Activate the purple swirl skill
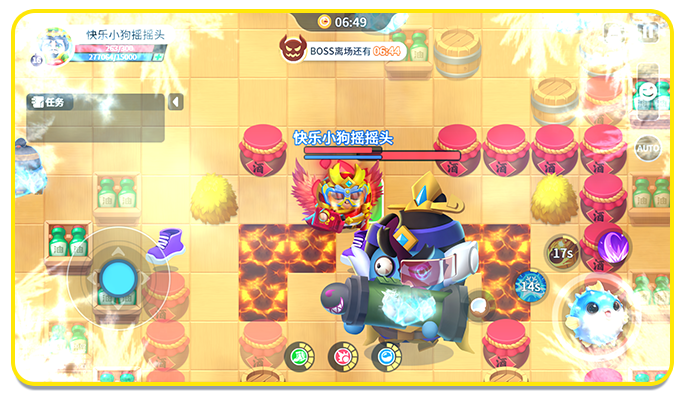Image resolution: width=696 pixels, height=403 pixels. (x=610, y=244)
